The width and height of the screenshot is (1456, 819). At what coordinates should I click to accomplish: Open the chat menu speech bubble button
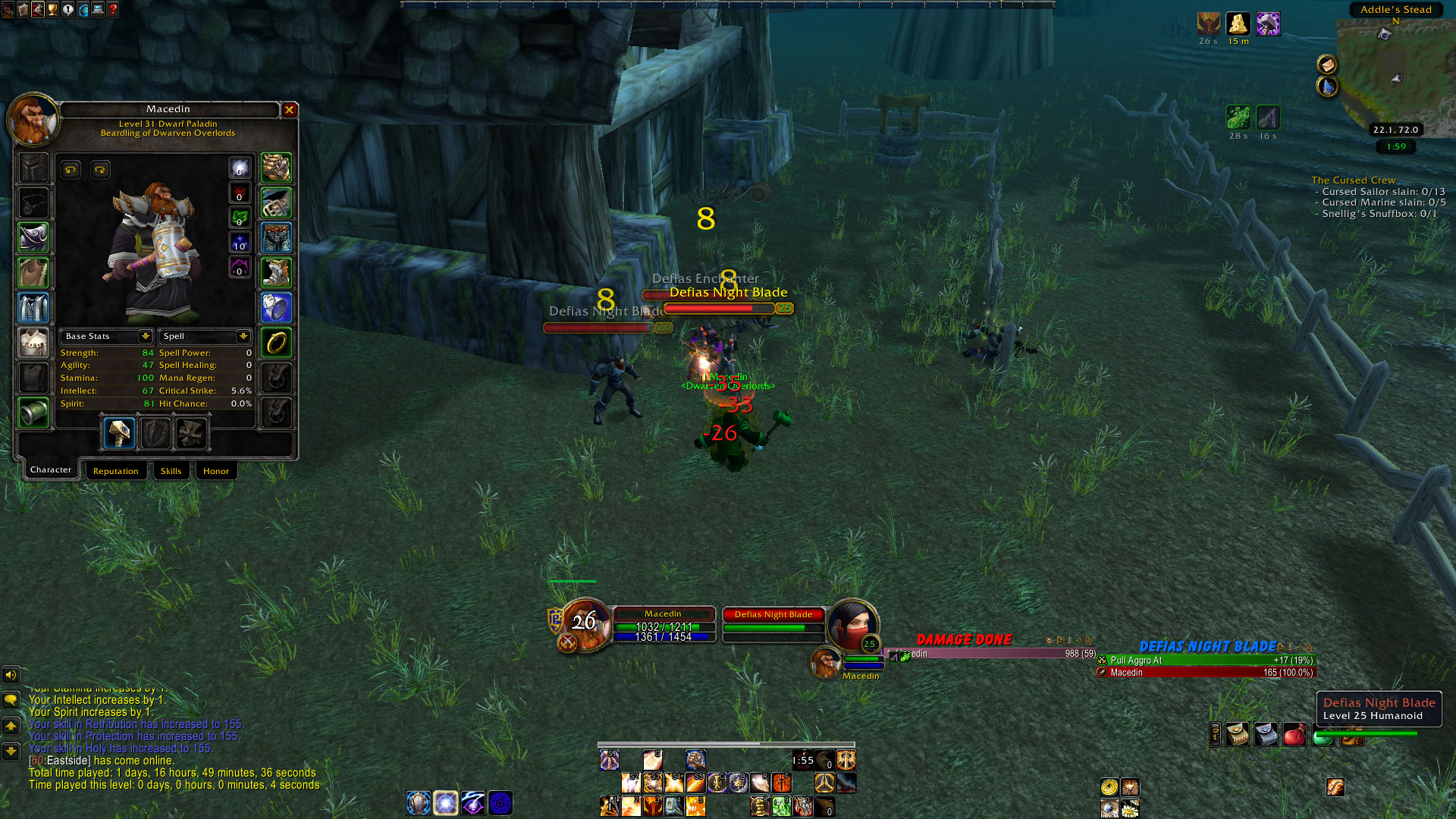click(11, 699)
